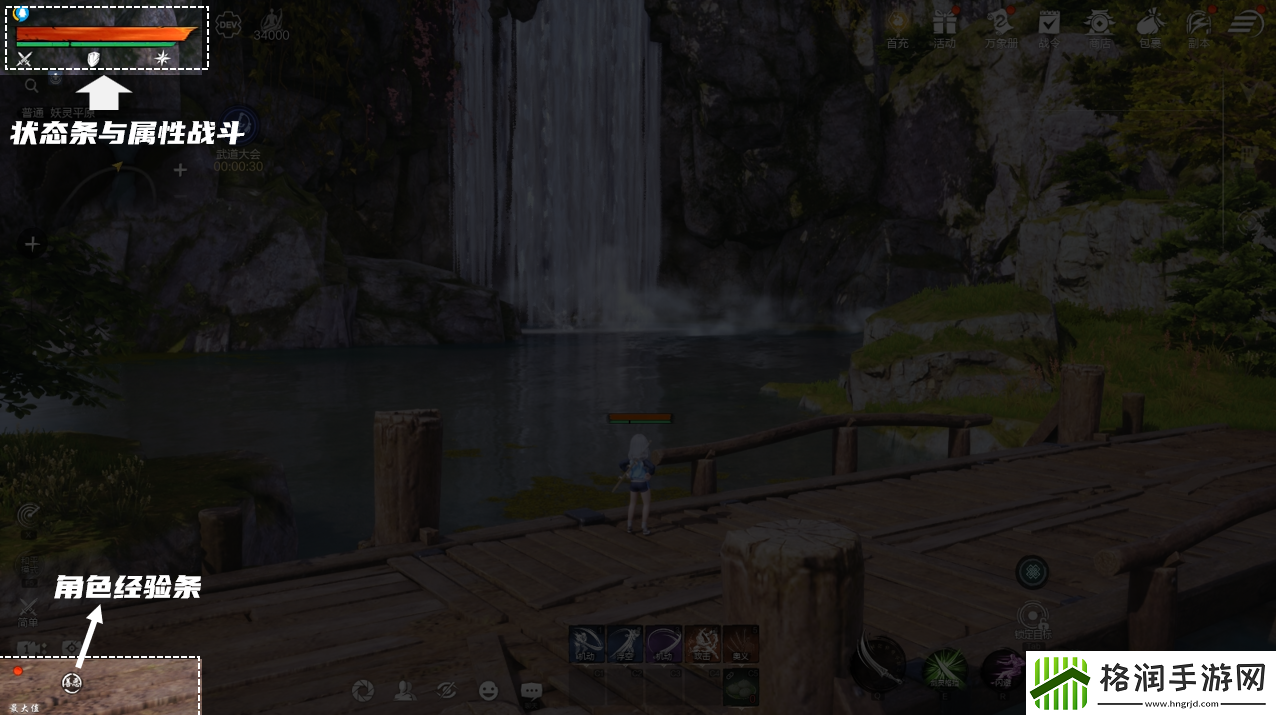Click the DEV gear icon

pos(228,23)
